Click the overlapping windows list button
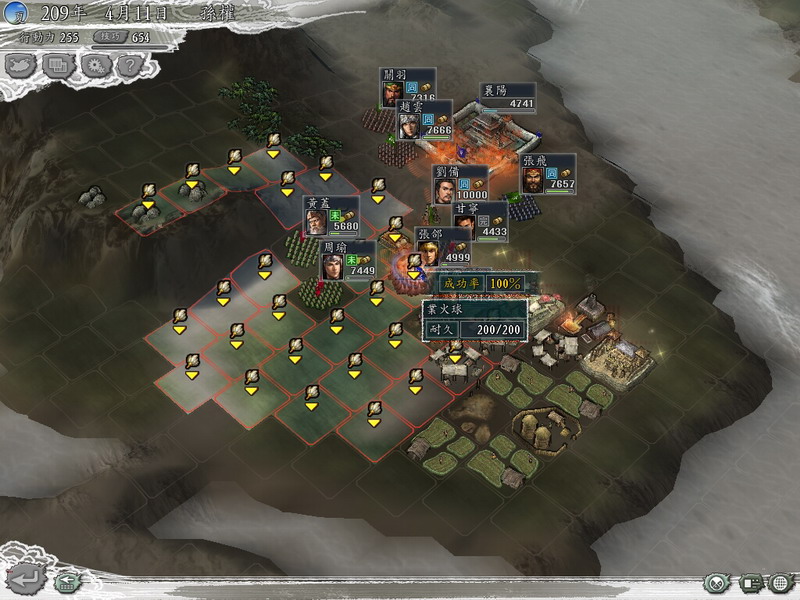Screen dimensions: 800x600 (58, 65)
